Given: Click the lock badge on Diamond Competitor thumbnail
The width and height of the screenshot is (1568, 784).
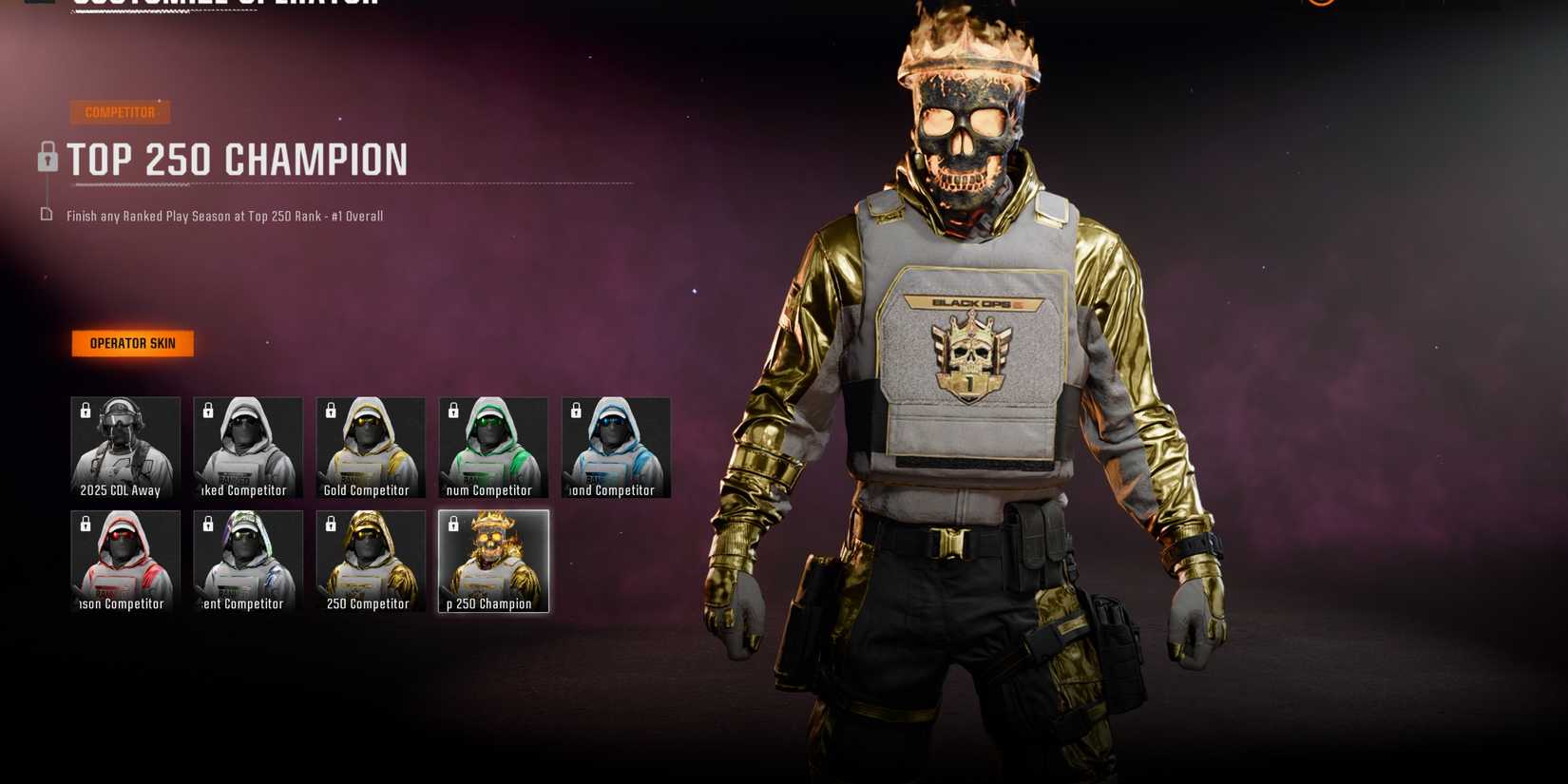Looking at the screenshot, I should click(x=574, y=411).
